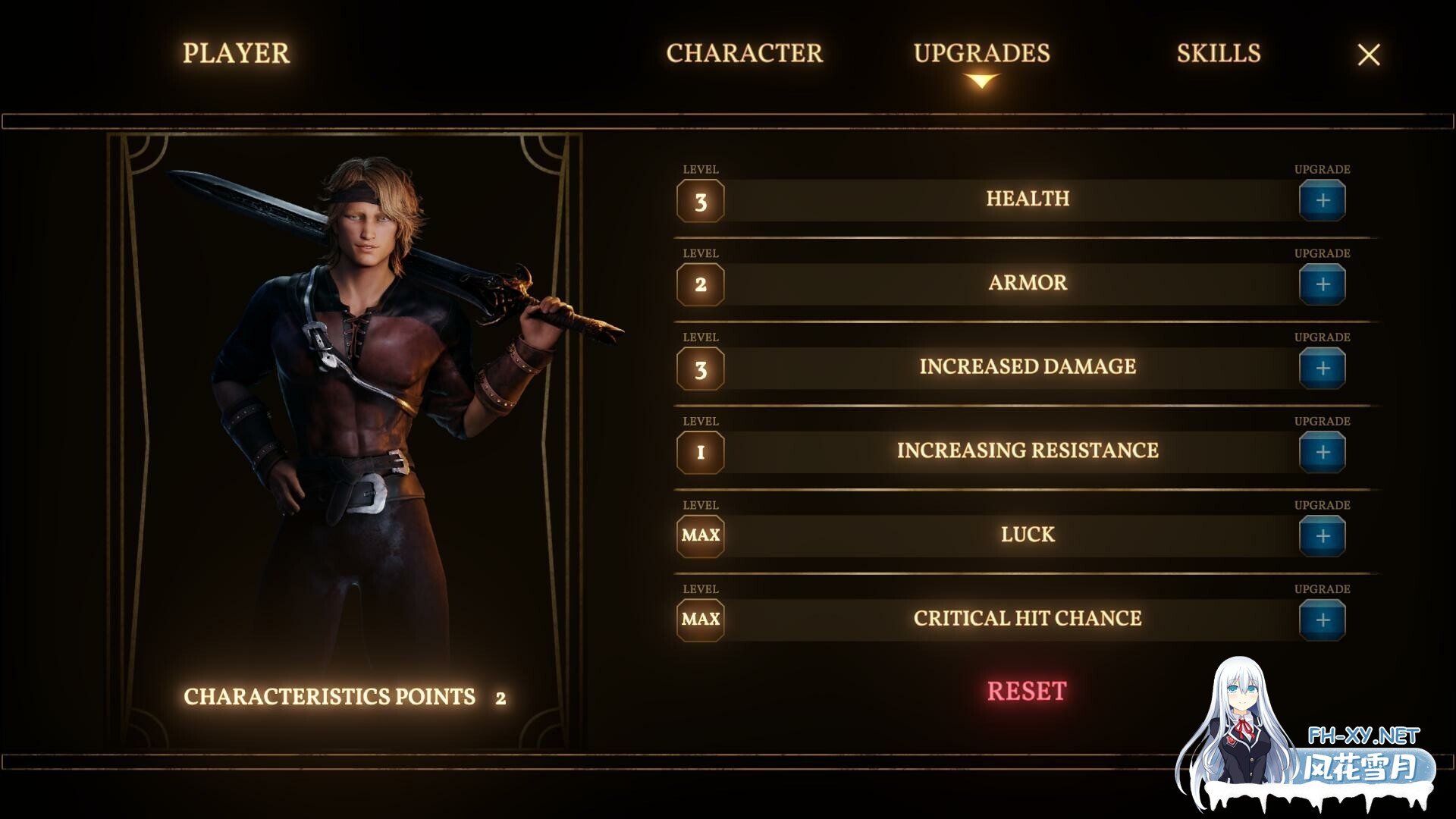Image resolution: width=1456 pixels, height=819 pixels.
Task: Hit the Critical Hit Chance plus button
Action: 1322,620
